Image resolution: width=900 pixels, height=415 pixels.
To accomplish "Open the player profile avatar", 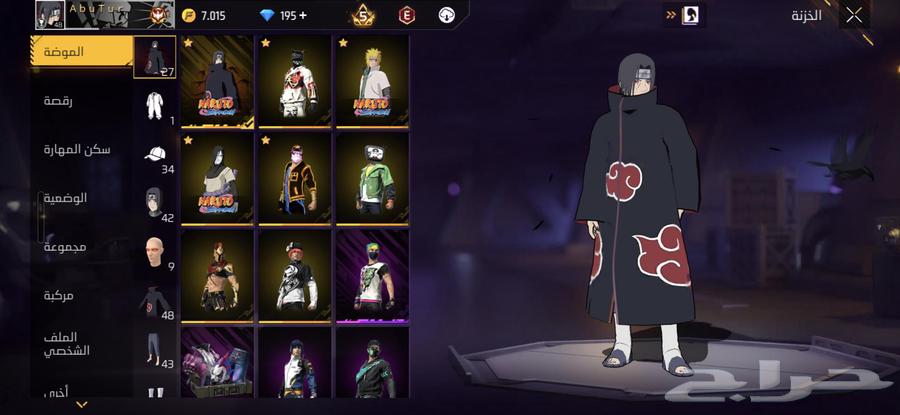I will 50,15.
